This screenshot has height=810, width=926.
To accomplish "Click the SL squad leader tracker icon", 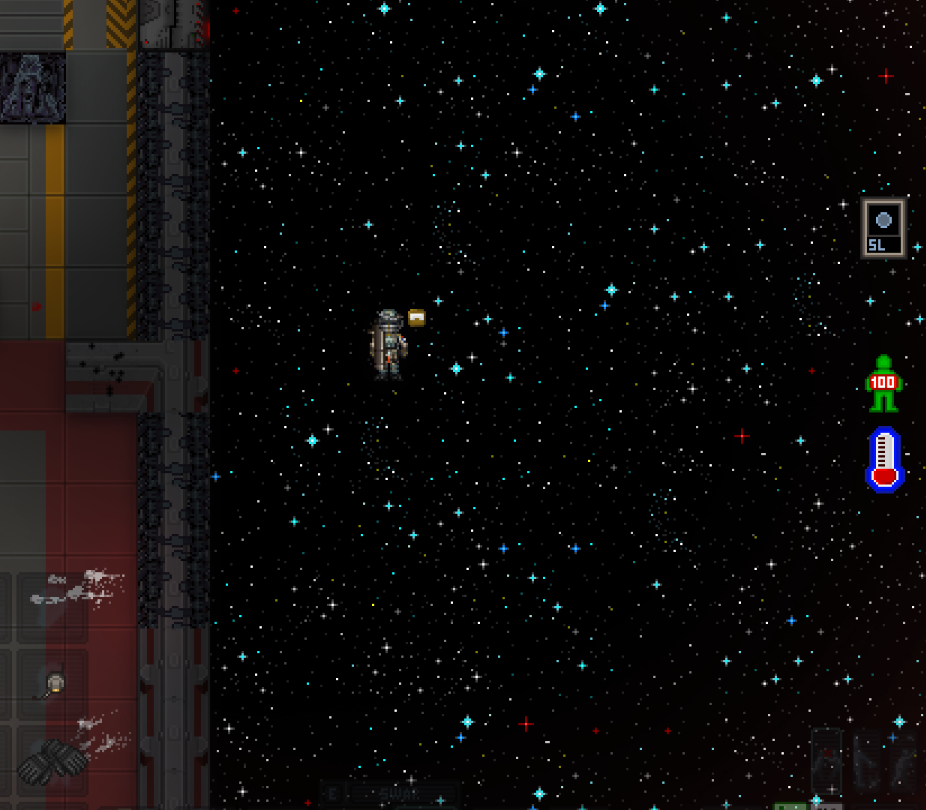I will point(883,228).
